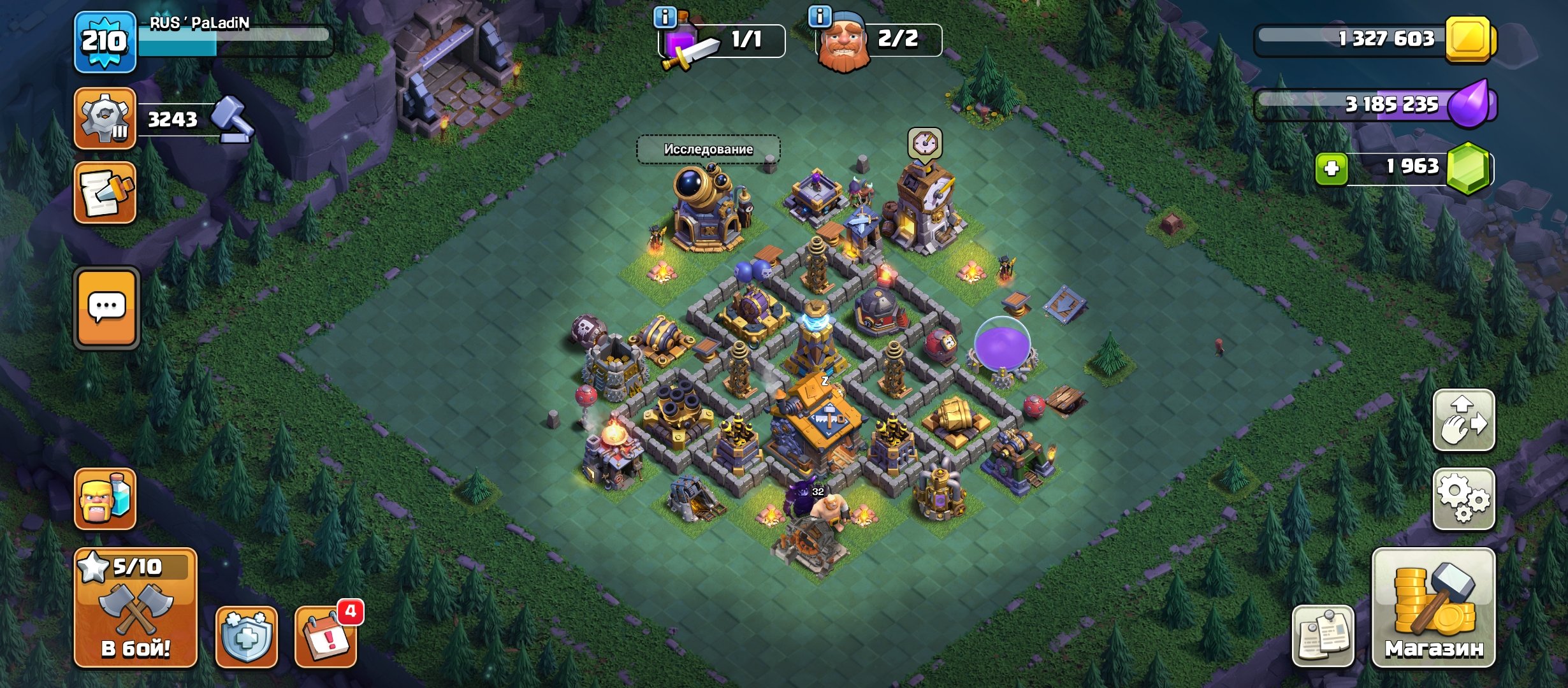Open the barbarian army training button
The width and height of the screenshot is (1568, 688).
click(x=105, y=499)
